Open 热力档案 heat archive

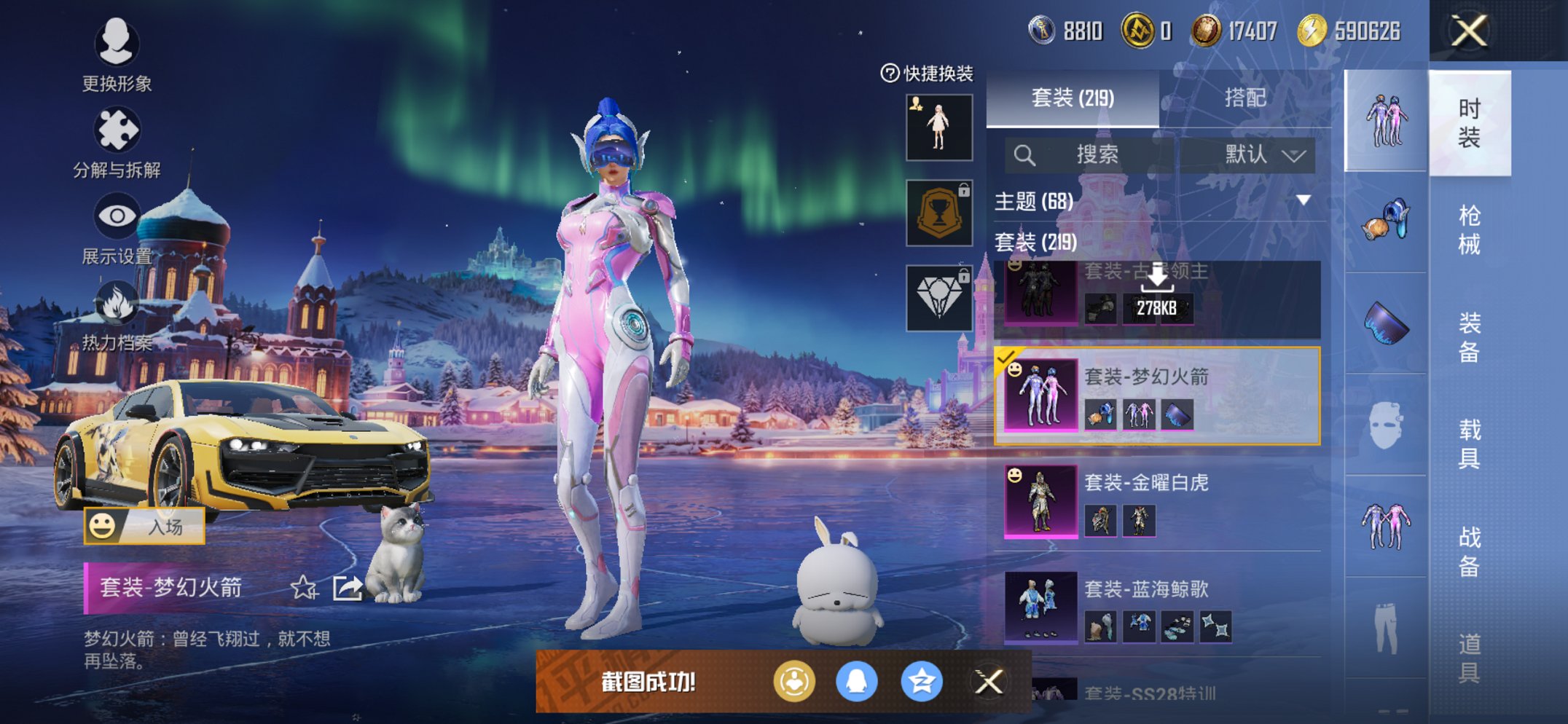[117, 315]
